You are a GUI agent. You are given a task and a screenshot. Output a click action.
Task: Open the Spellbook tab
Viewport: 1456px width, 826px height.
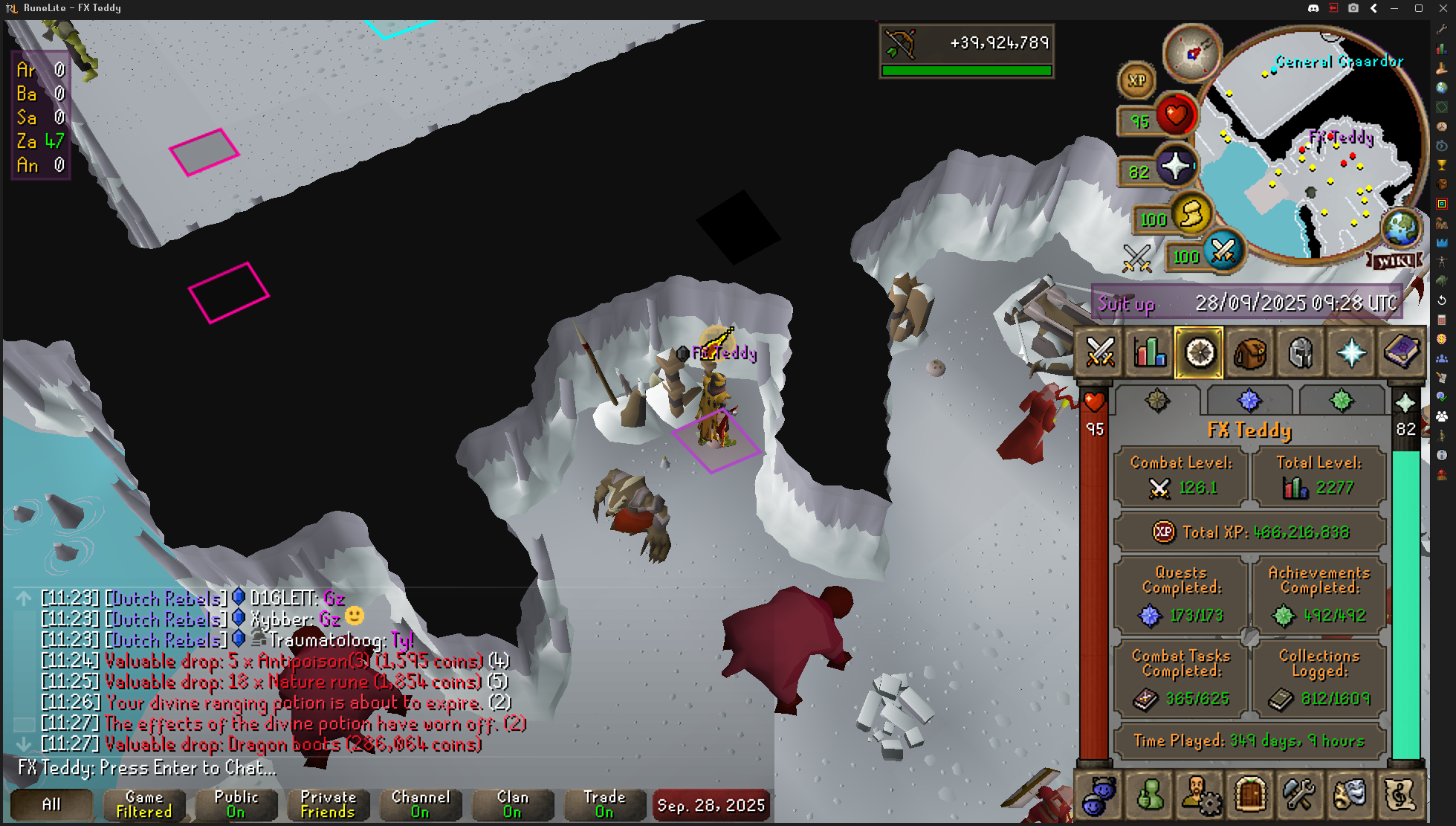pyautogui.click(x=1400, y=352)
